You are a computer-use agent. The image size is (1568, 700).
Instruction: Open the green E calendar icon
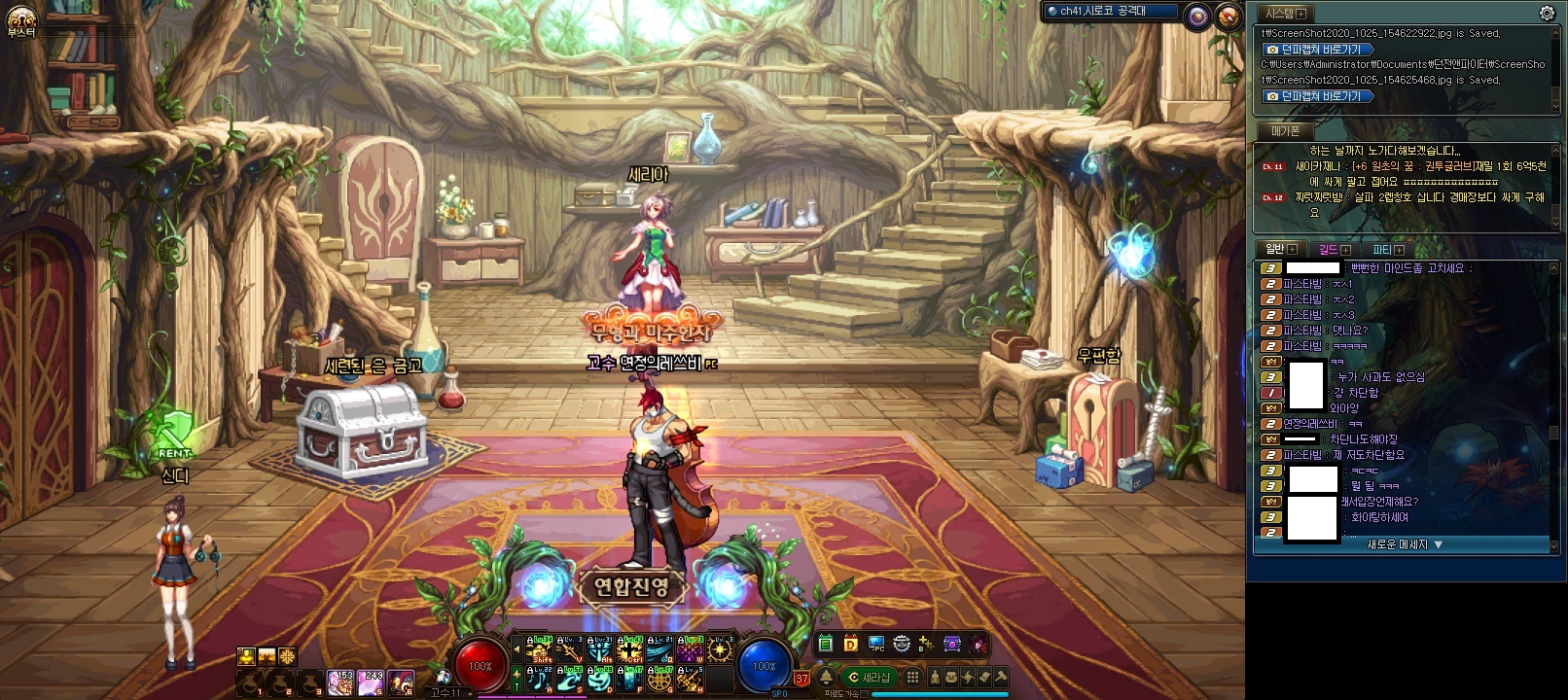[826, 644]
